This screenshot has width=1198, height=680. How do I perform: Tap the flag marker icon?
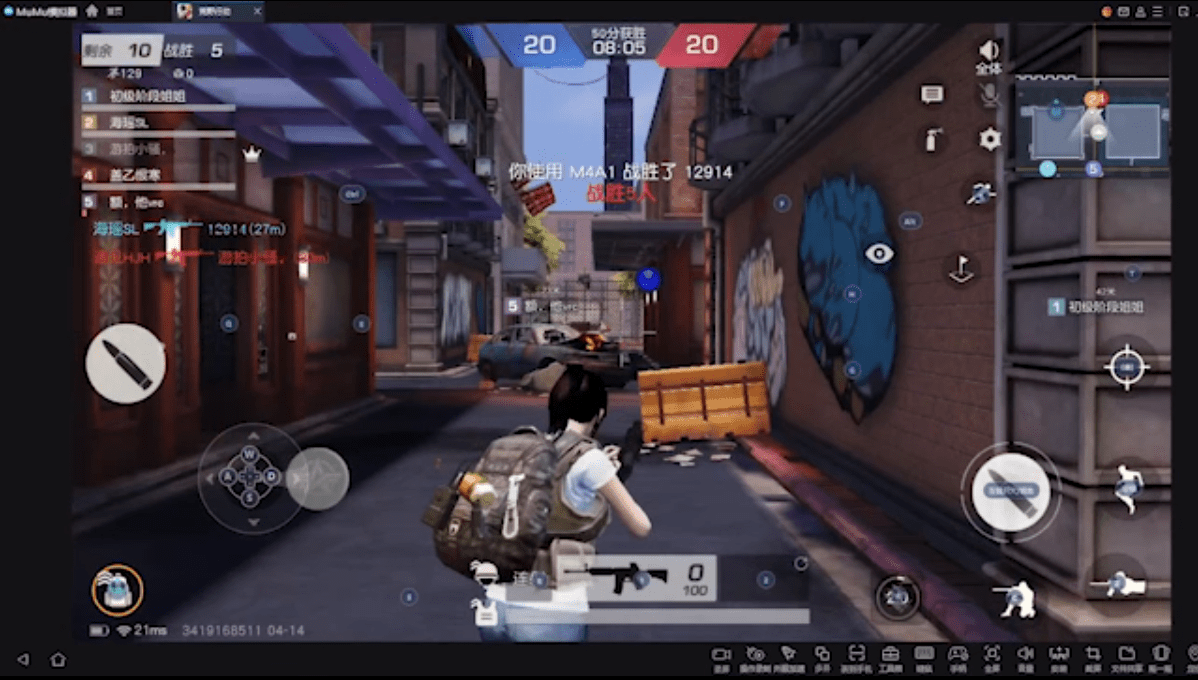point(961,269)
